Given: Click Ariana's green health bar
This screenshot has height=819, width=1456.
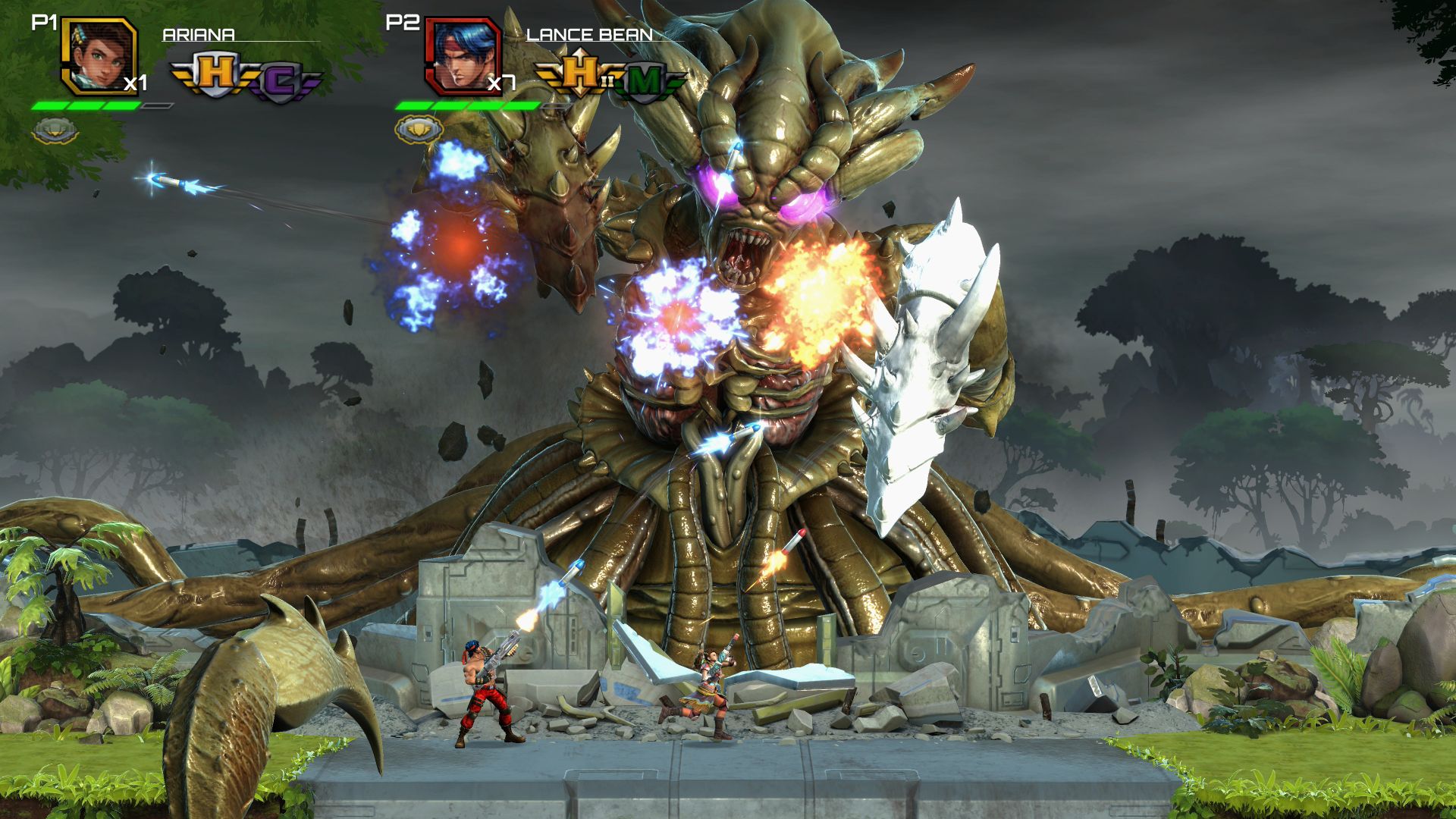Looking at the screenshot, I should point(87,106).
